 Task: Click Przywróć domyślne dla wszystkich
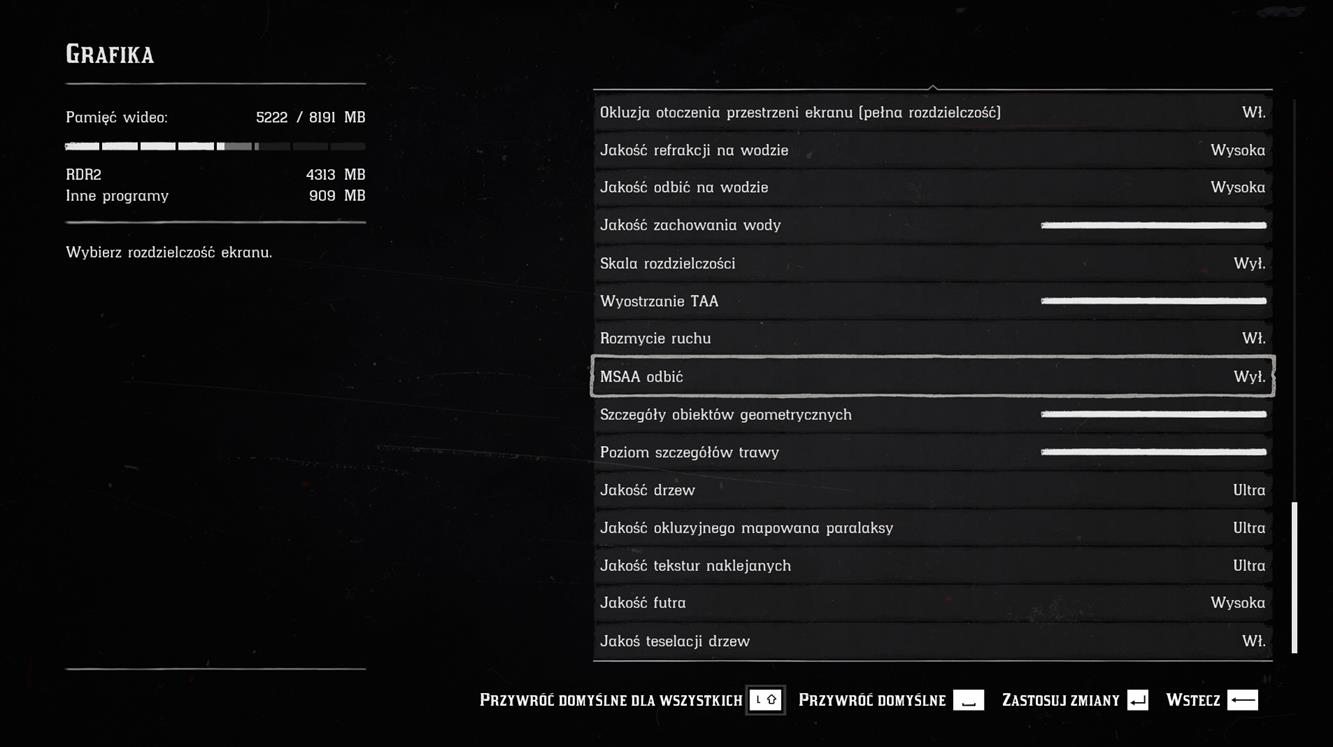pyautogui.click(x=631, y=700)
